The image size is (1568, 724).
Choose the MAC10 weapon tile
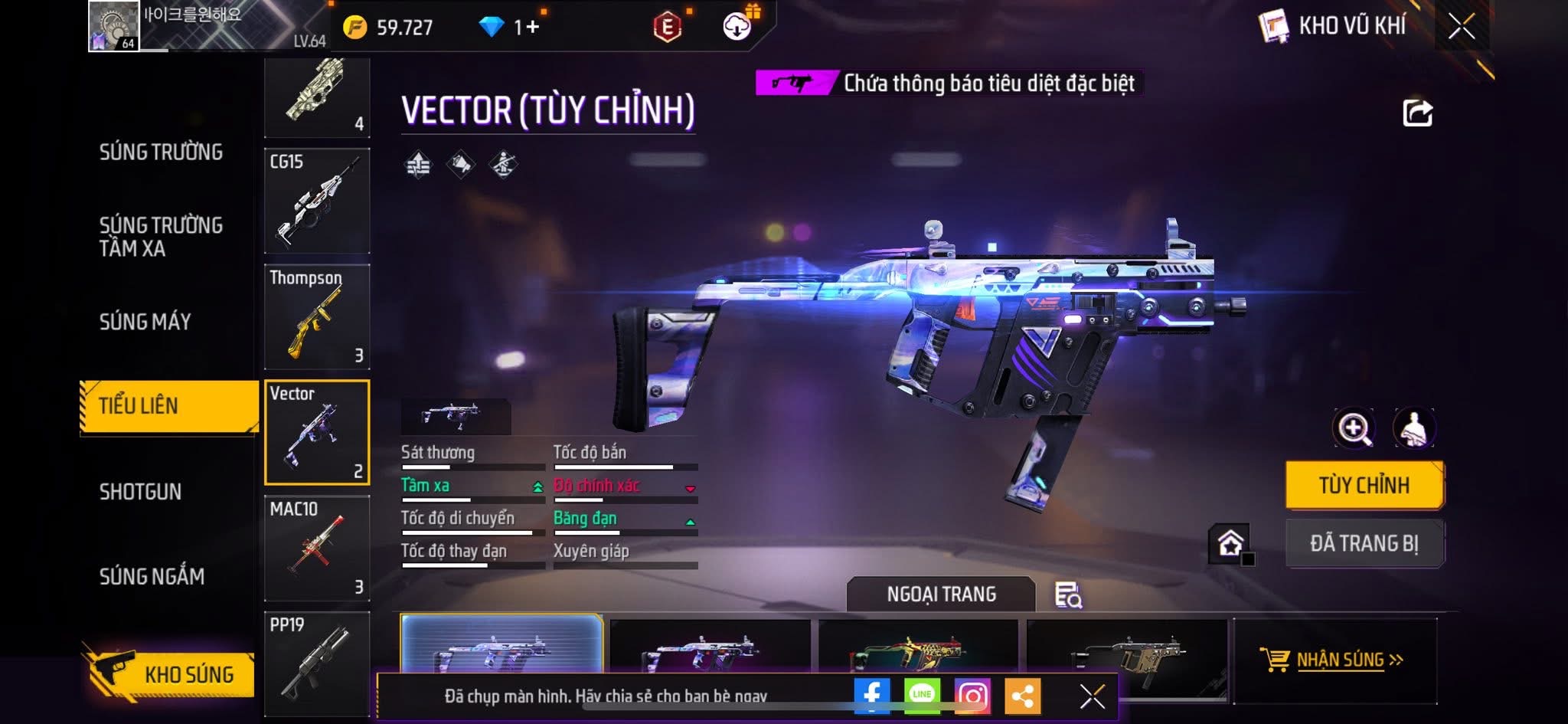click(x=317, y=548)
